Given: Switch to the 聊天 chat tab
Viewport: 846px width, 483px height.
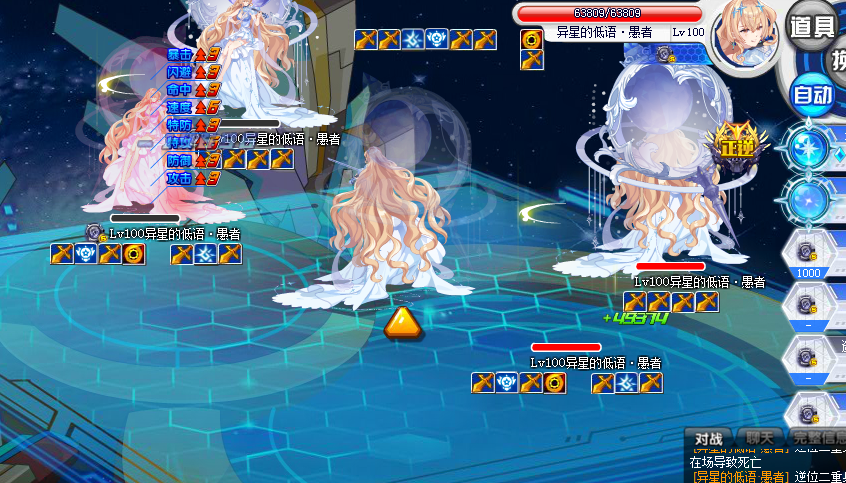Looking at the screenshot, I should [760, 438].
